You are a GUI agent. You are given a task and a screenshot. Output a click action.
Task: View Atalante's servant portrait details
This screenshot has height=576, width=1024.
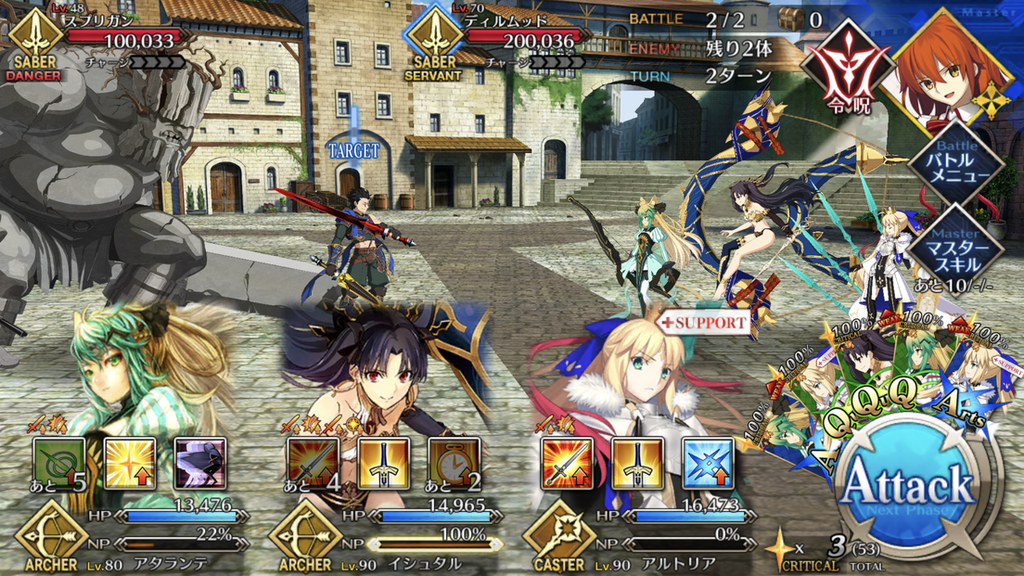coord(130,370)
